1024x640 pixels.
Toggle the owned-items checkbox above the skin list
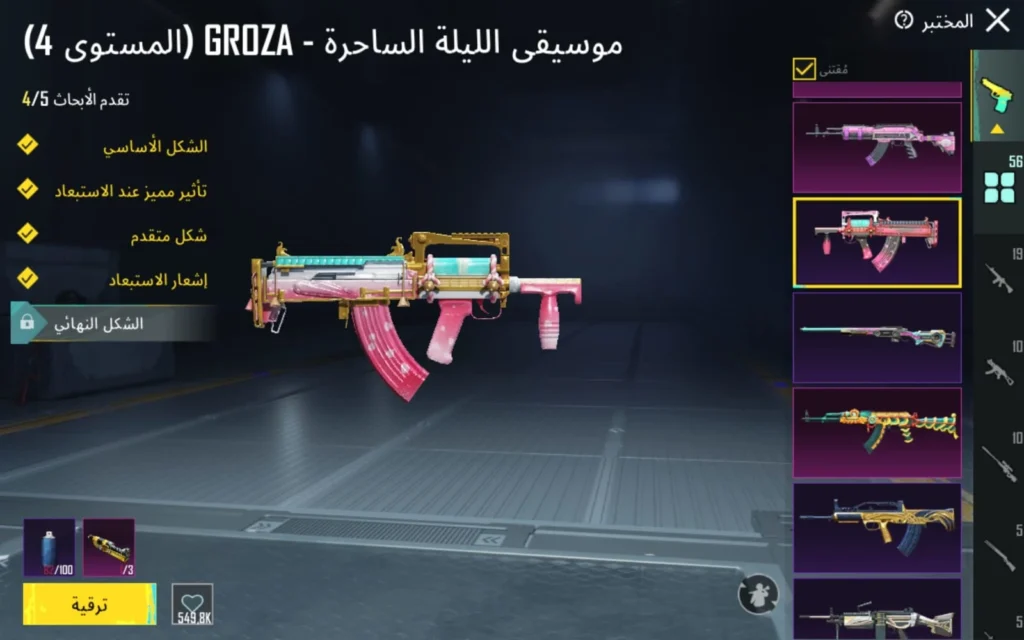pyautogui.click(x=804, y=68)
